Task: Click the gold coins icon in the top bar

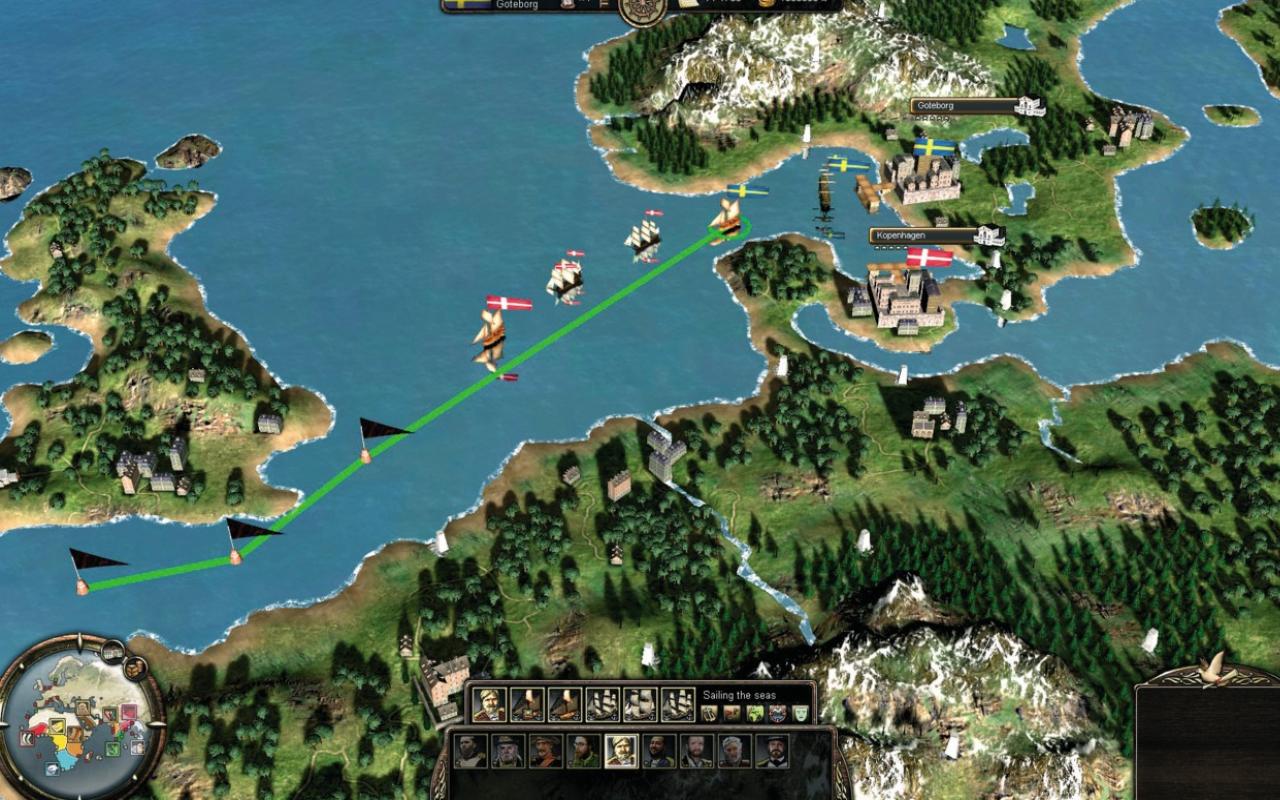Action: (x=764, y=6)
